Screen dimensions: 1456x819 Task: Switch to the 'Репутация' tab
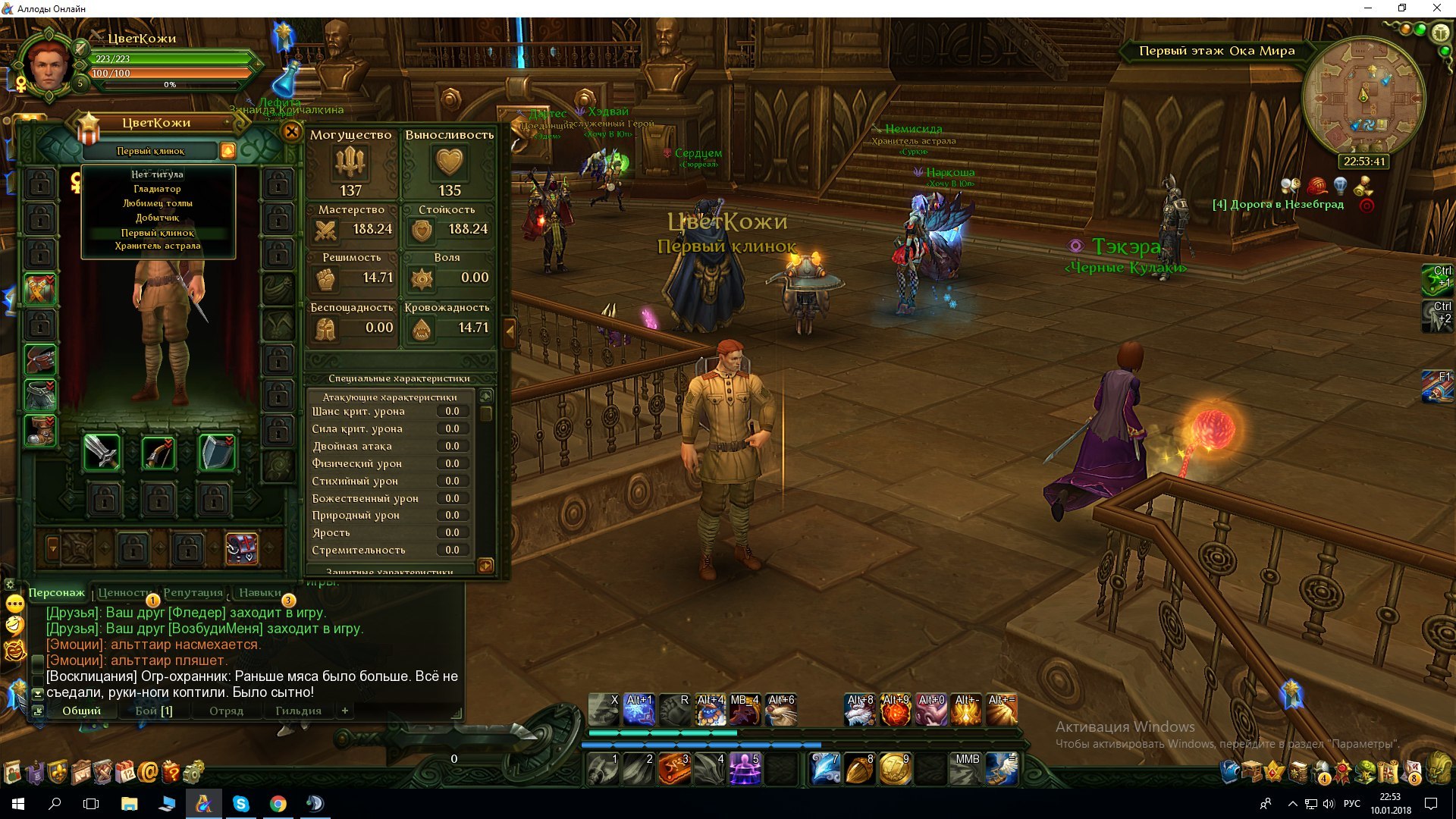(x=193, y=593)
